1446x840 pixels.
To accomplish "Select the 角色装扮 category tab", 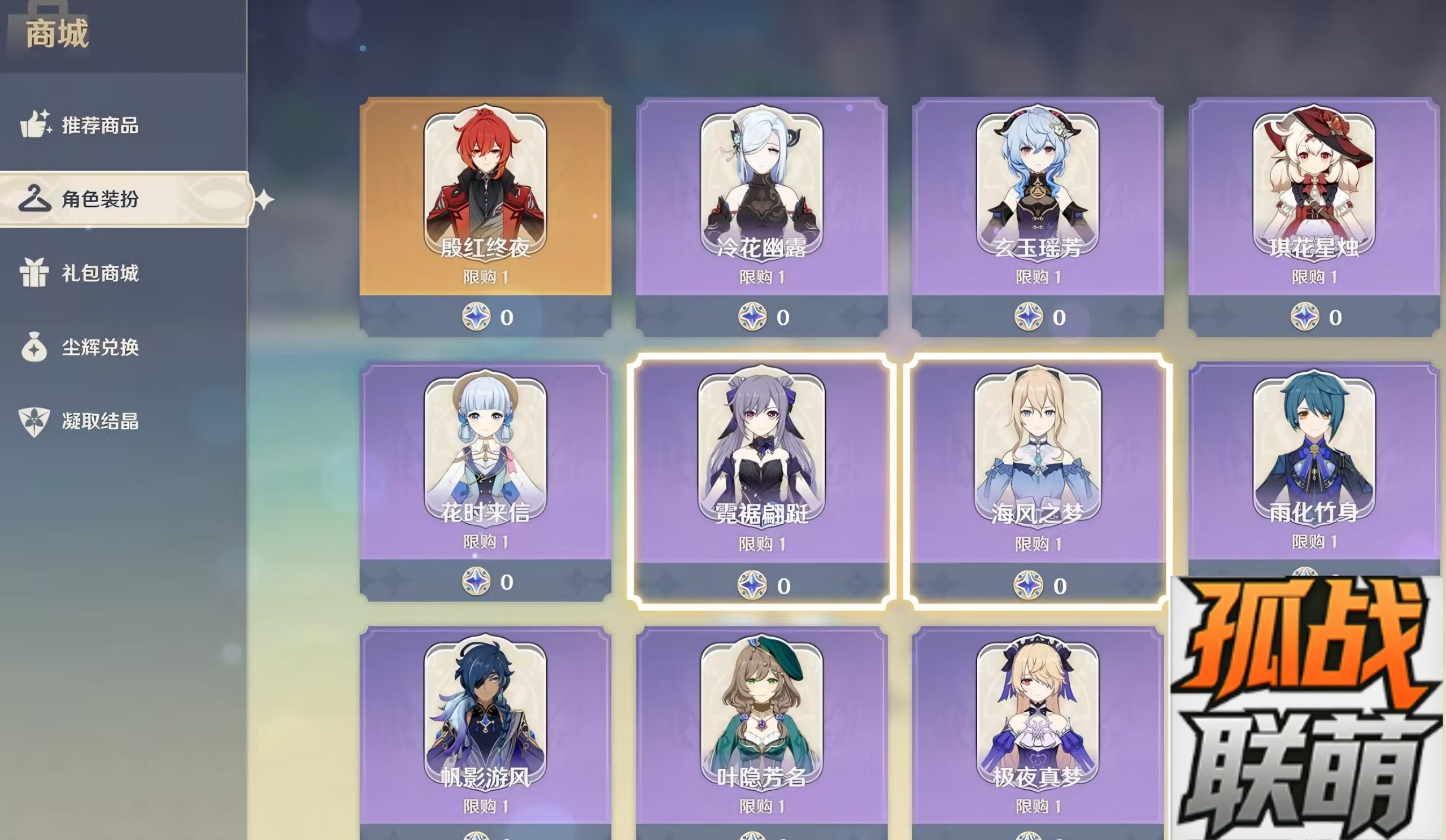I will pos(99,199).
